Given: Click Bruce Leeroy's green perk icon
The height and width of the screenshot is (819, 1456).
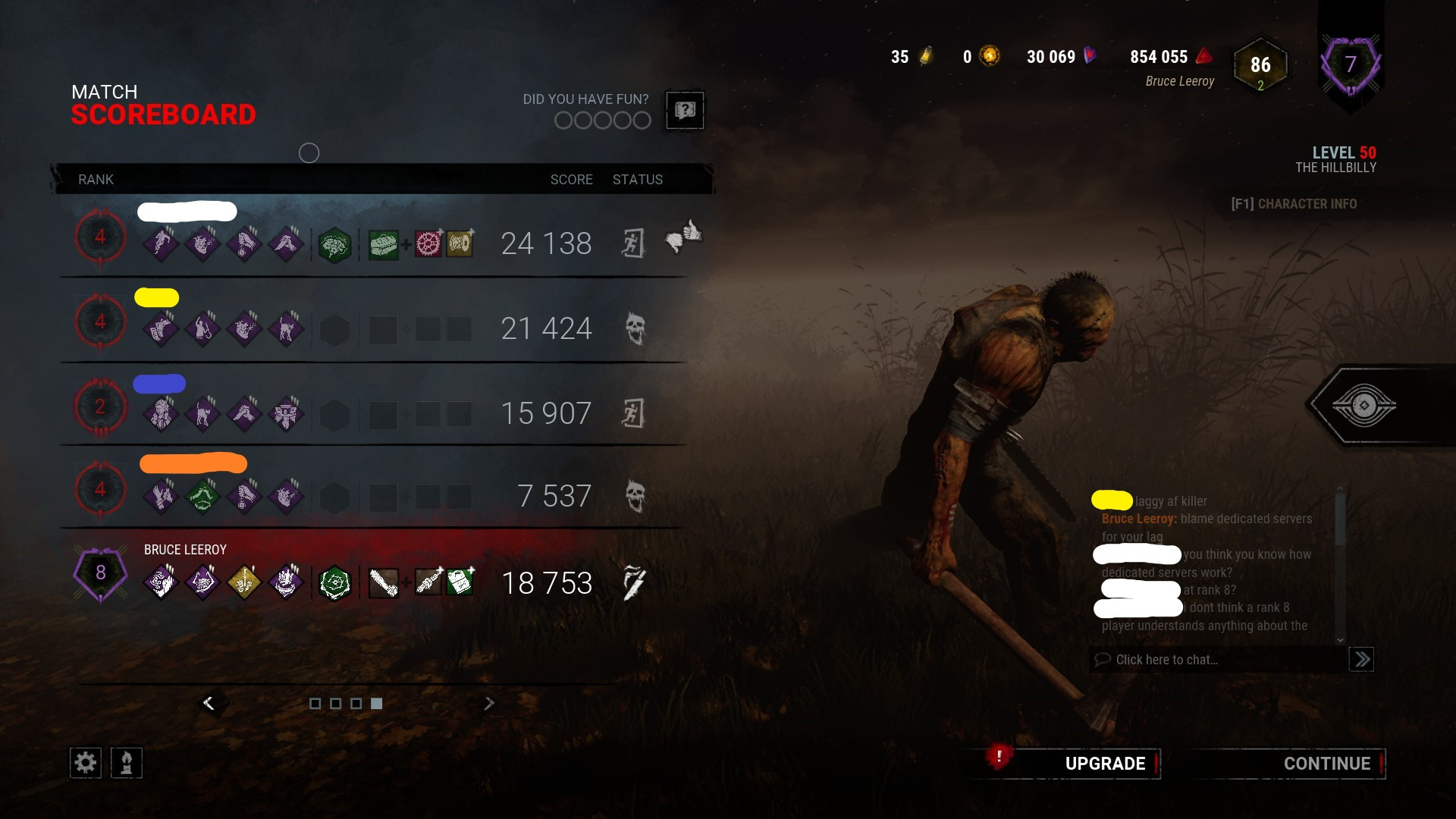Looking at the screenshot, I should [x=335, y=583].
